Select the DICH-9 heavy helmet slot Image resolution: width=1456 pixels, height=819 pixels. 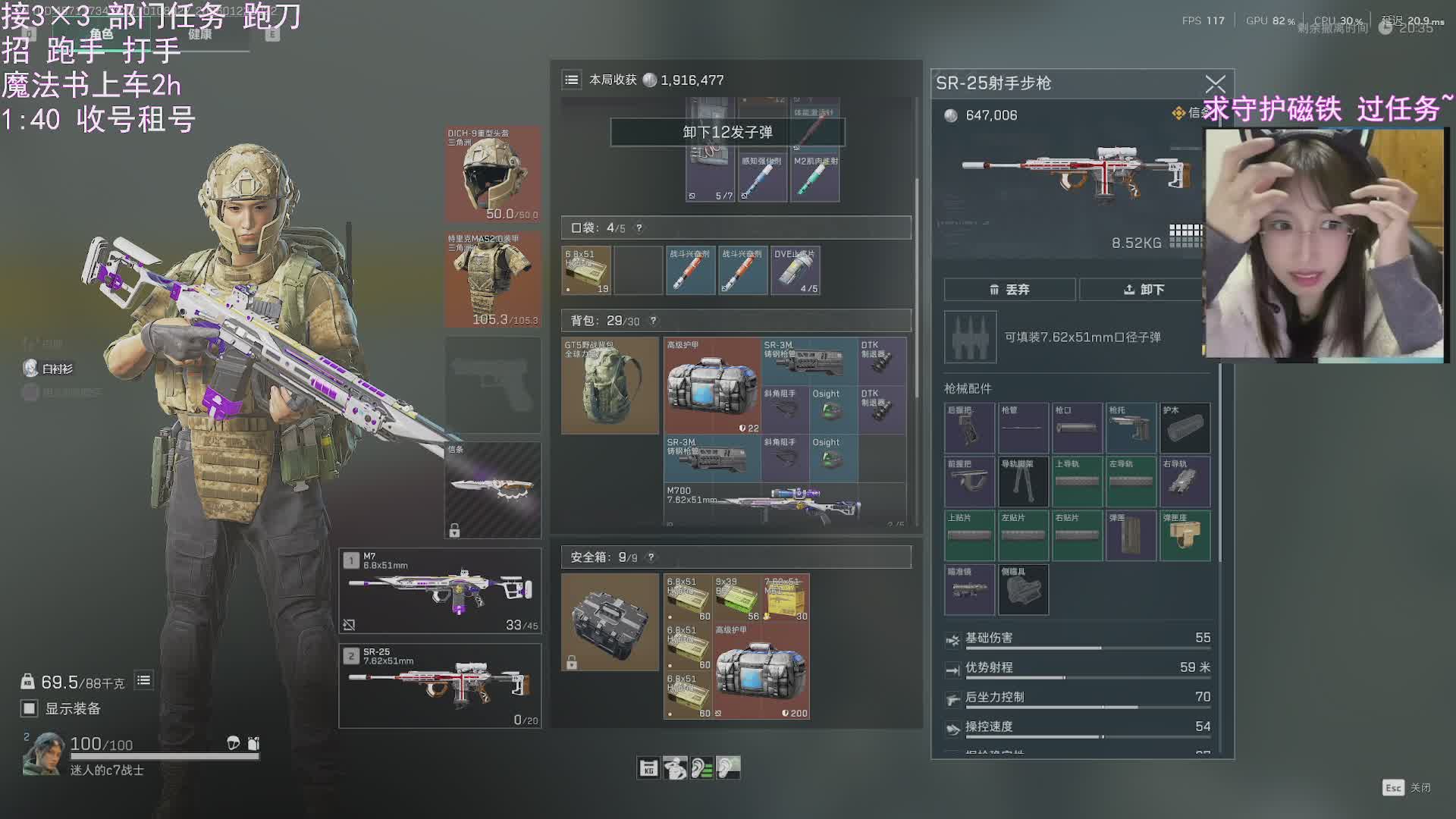493,174
